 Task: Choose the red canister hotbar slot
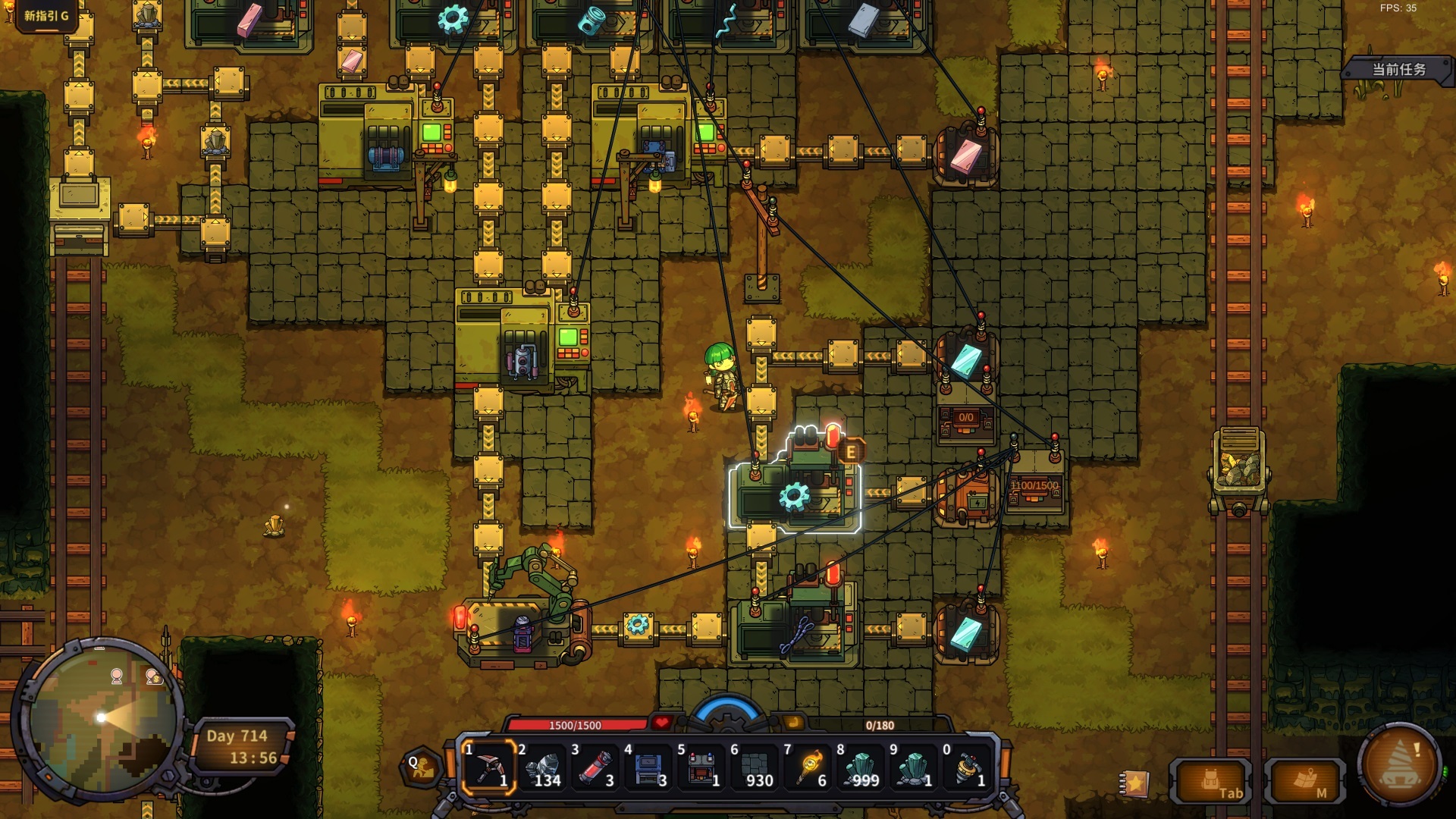tap(595, 767)
